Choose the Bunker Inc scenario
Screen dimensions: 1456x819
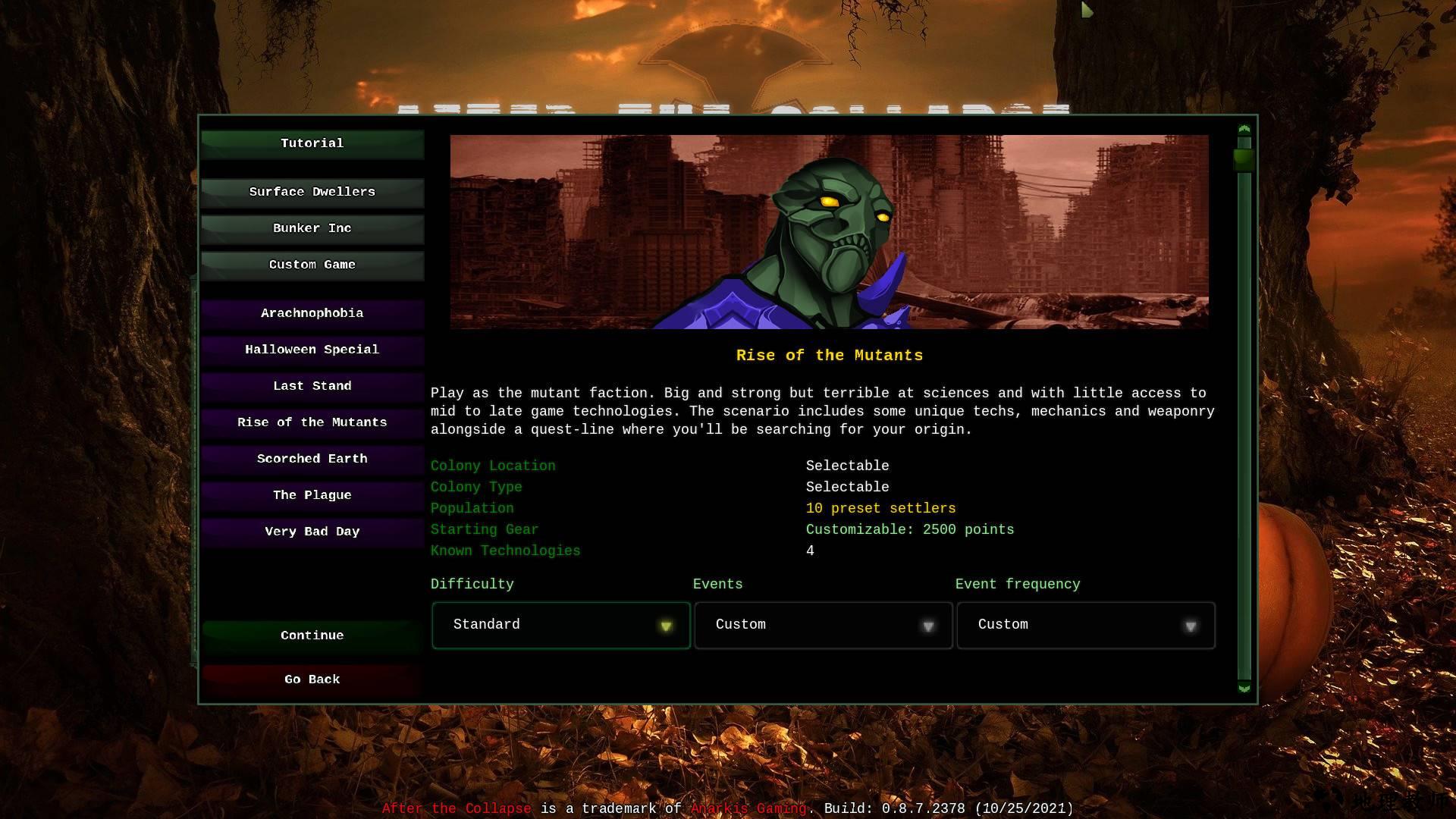pos(312,228)
